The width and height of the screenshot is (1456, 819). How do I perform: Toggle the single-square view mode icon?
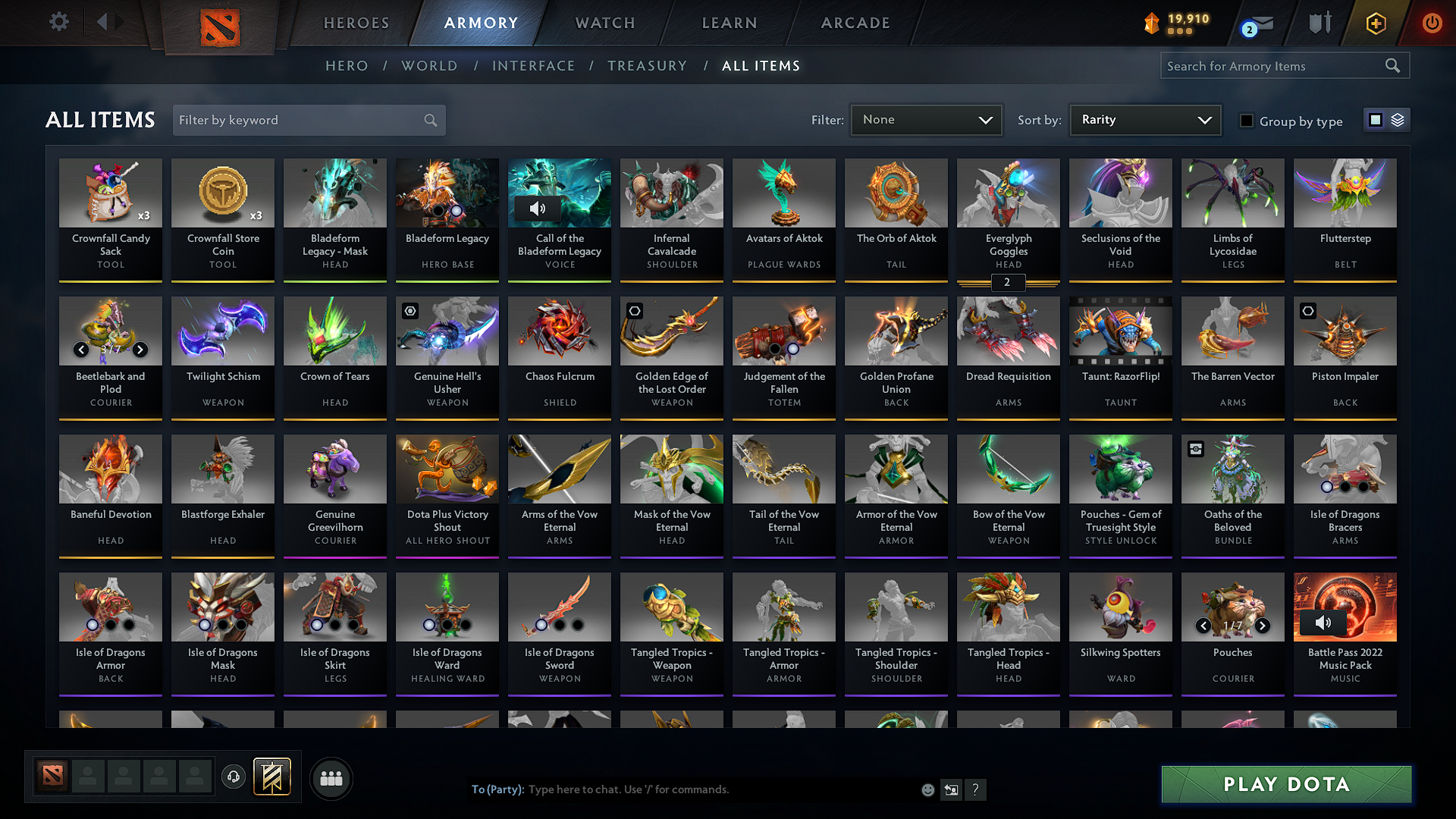(x=1375, y=119)
